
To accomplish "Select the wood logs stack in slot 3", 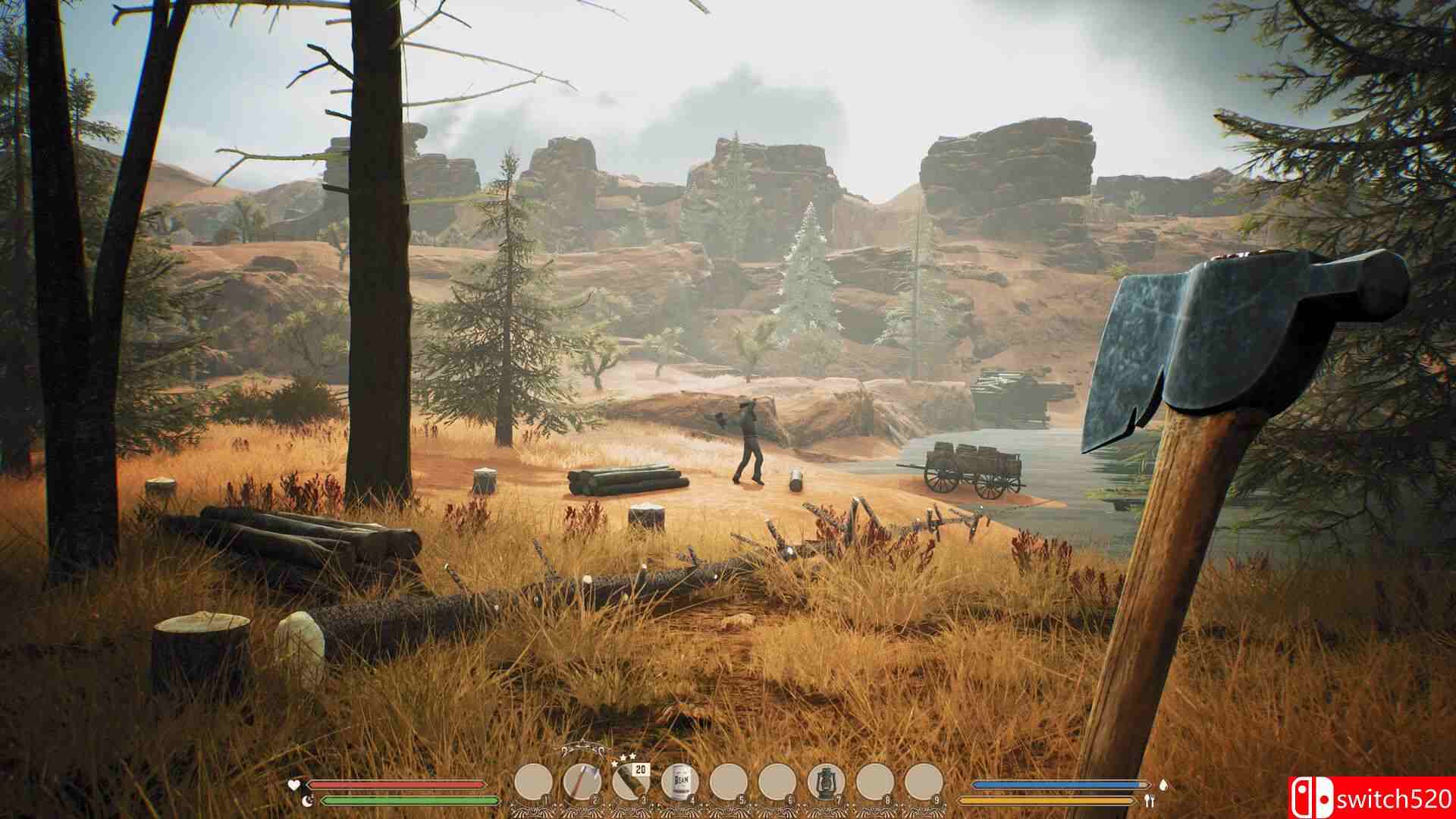I will point(582,780).
